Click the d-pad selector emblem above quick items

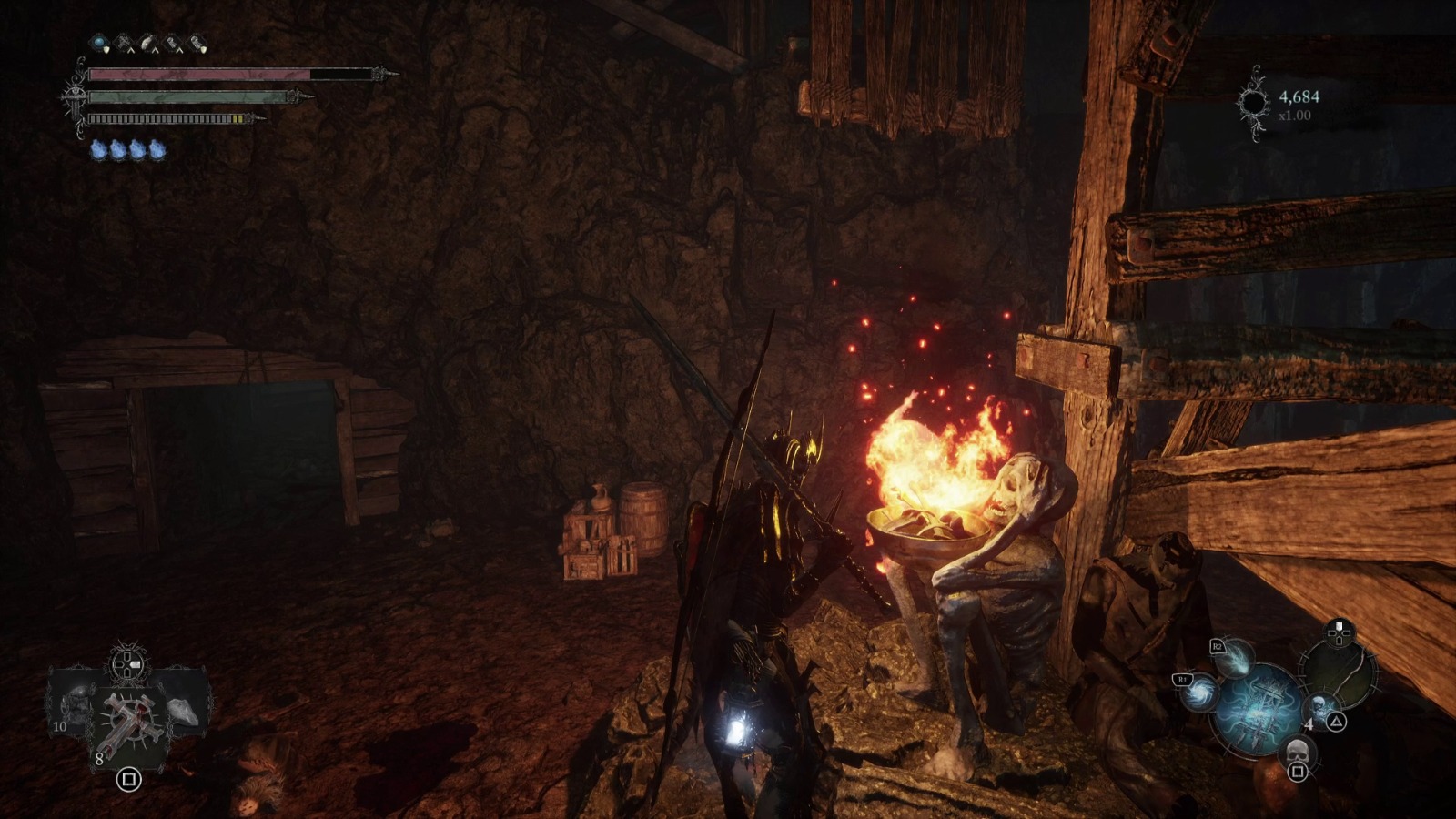click(126, 663)
